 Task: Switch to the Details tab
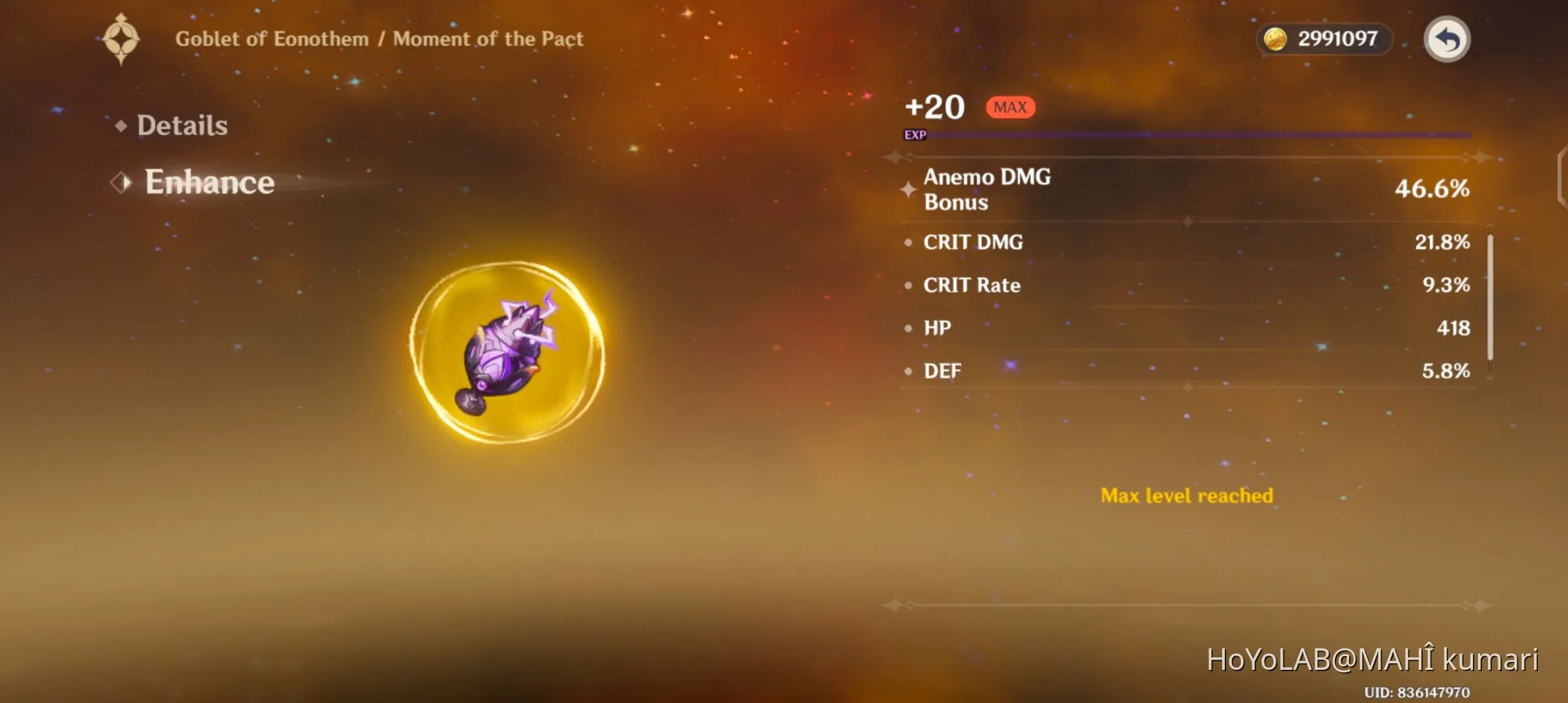tap(182, 125)
